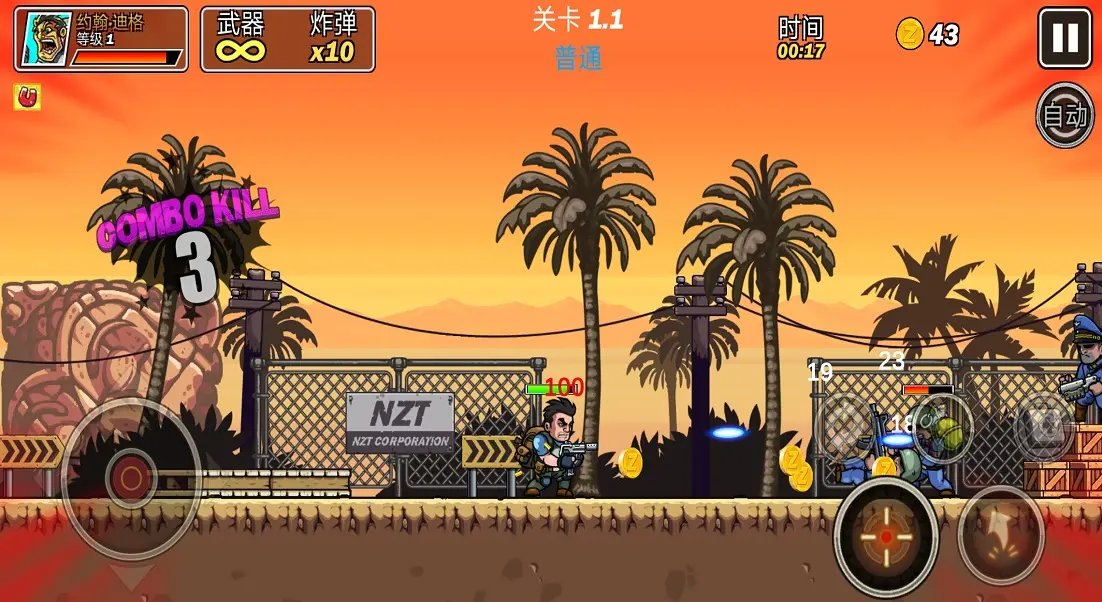Toggle the 自动 auto-fire button
This screenshot has height=602, width=1102.
[x=1065, y=115]
